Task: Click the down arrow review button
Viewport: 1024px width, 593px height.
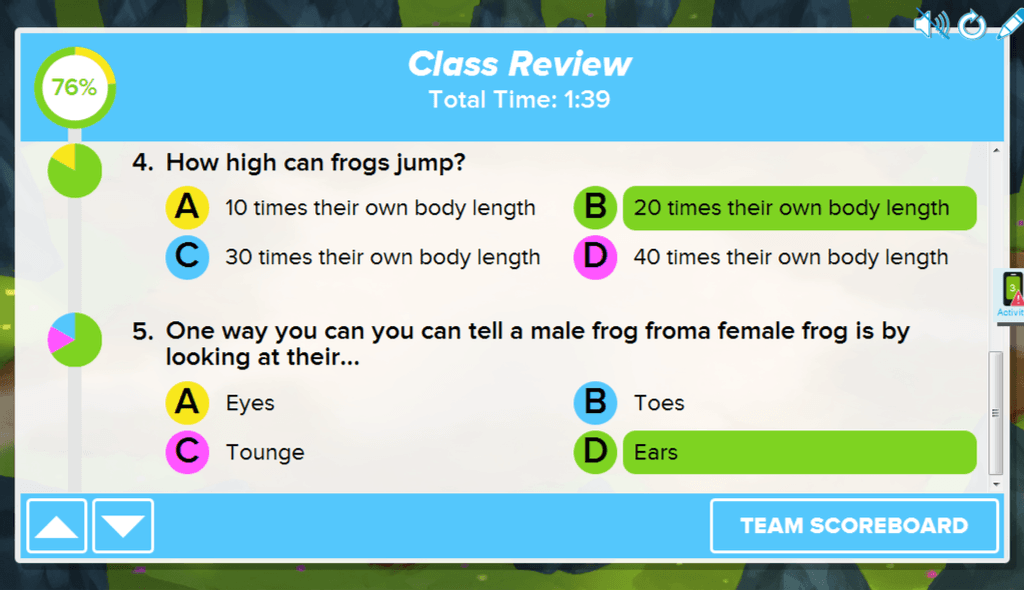Action: tap(123, 526)
